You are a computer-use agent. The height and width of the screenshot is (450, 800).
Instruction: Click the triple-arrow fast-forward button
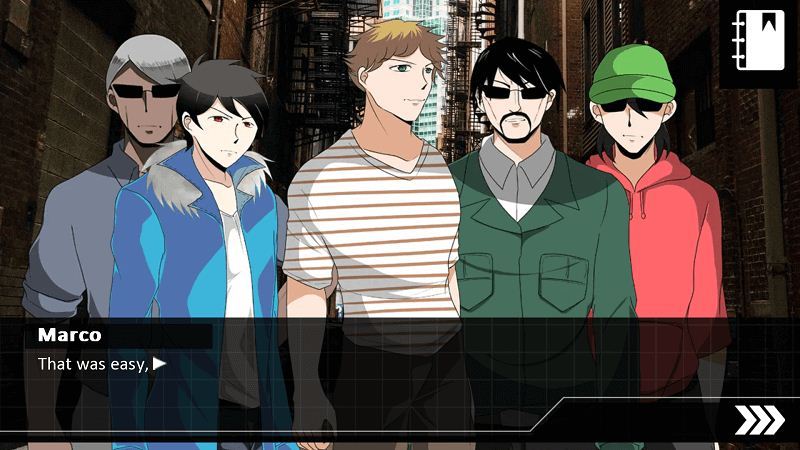pyautogui.click(x=759, y=421)
